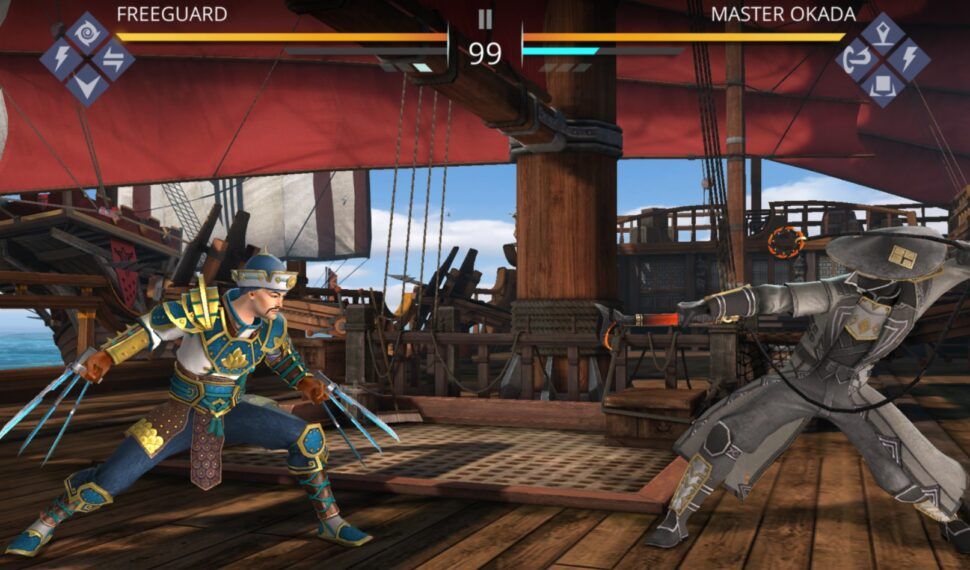970x570 pixels.
Task: Click Master Okada's lightning bolt perk icon
Action: [x=908, y=59]
